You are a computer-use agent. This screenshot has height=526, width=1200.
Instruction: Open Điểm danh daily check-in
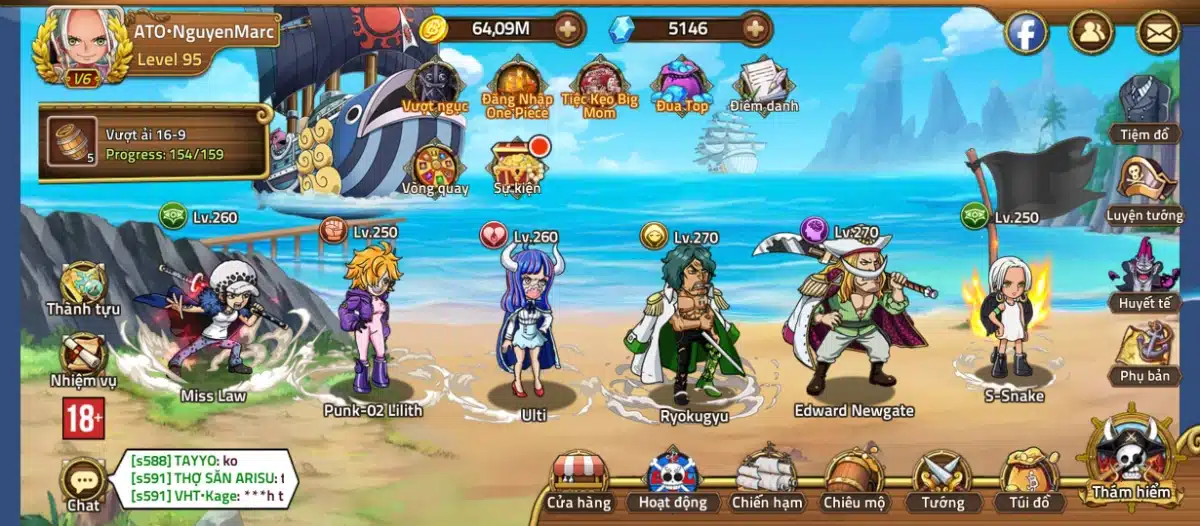point(764,82)
